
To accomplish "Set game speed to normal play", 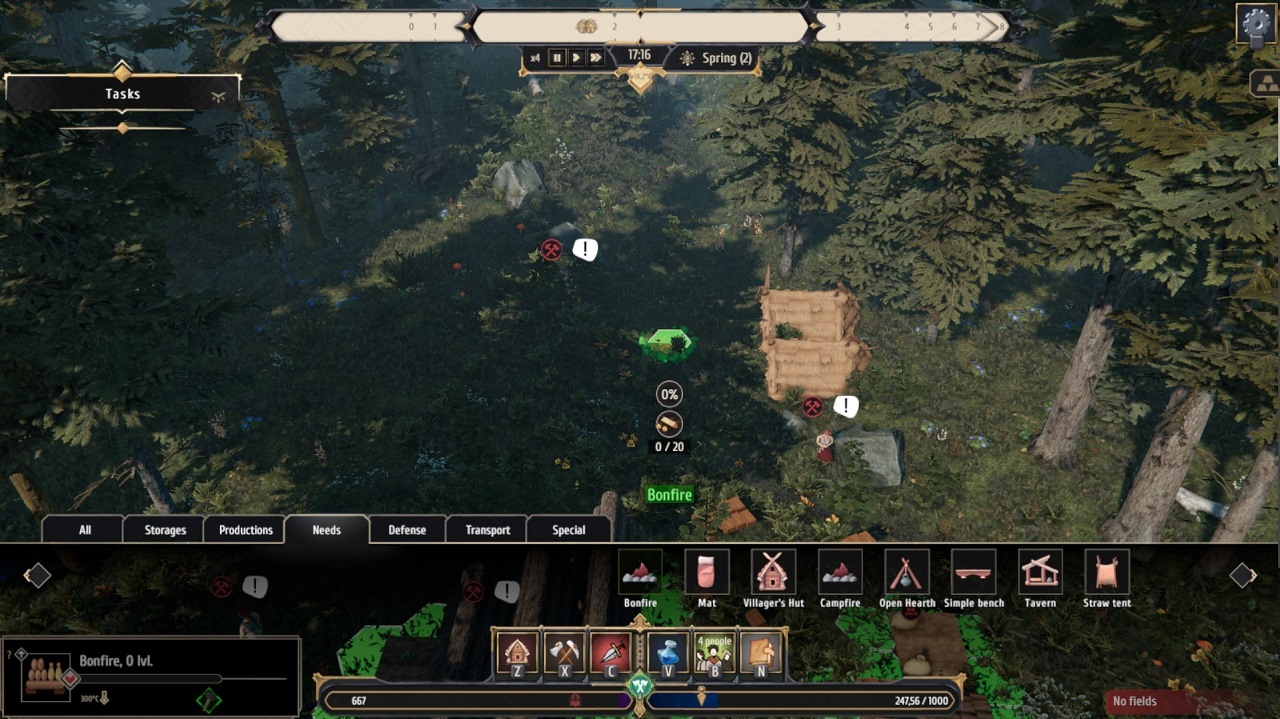I will click(576, 58).
